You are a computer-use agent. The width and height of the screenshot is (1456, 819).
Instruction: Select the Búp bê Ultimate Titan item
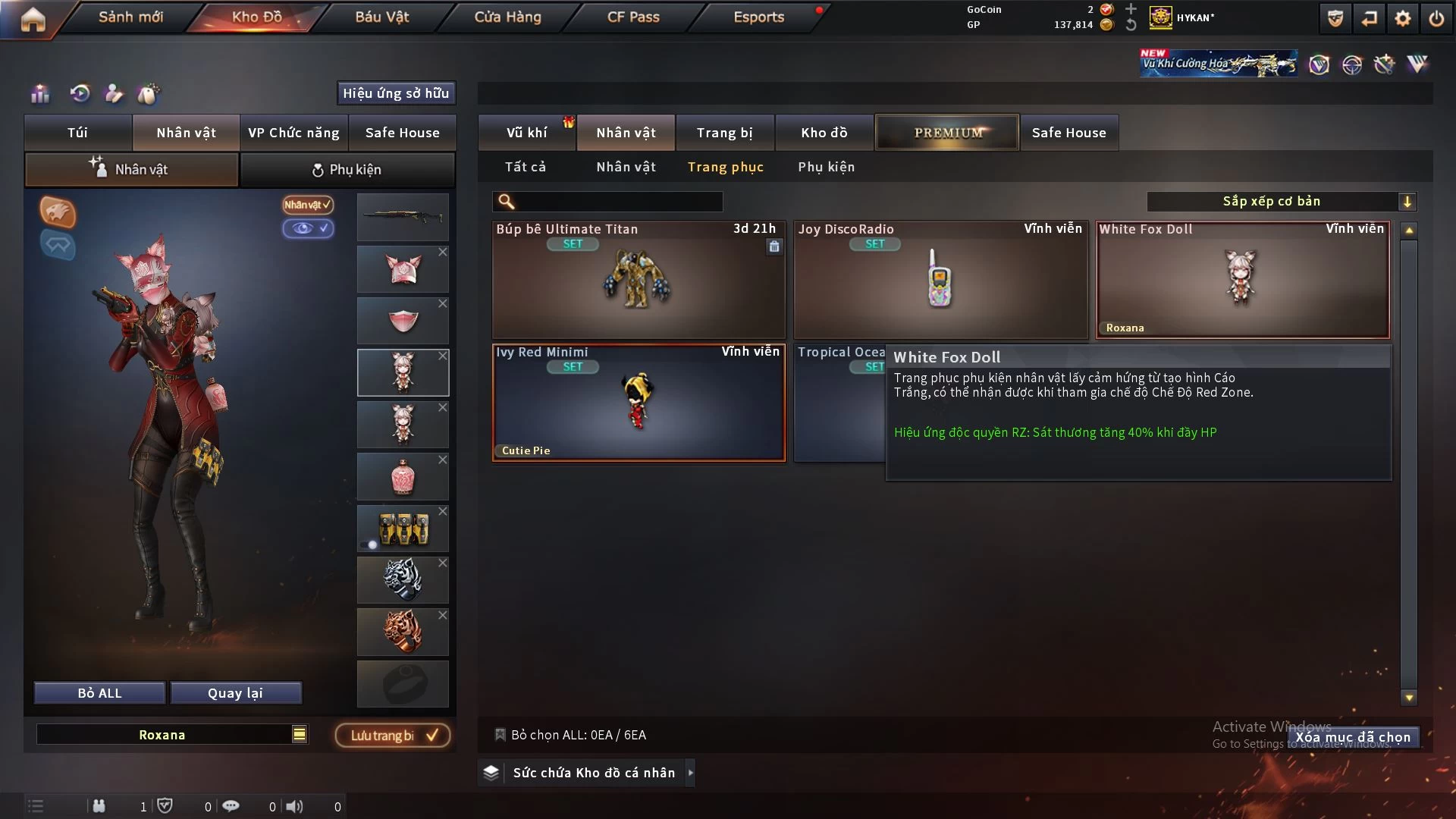[638, 281]
